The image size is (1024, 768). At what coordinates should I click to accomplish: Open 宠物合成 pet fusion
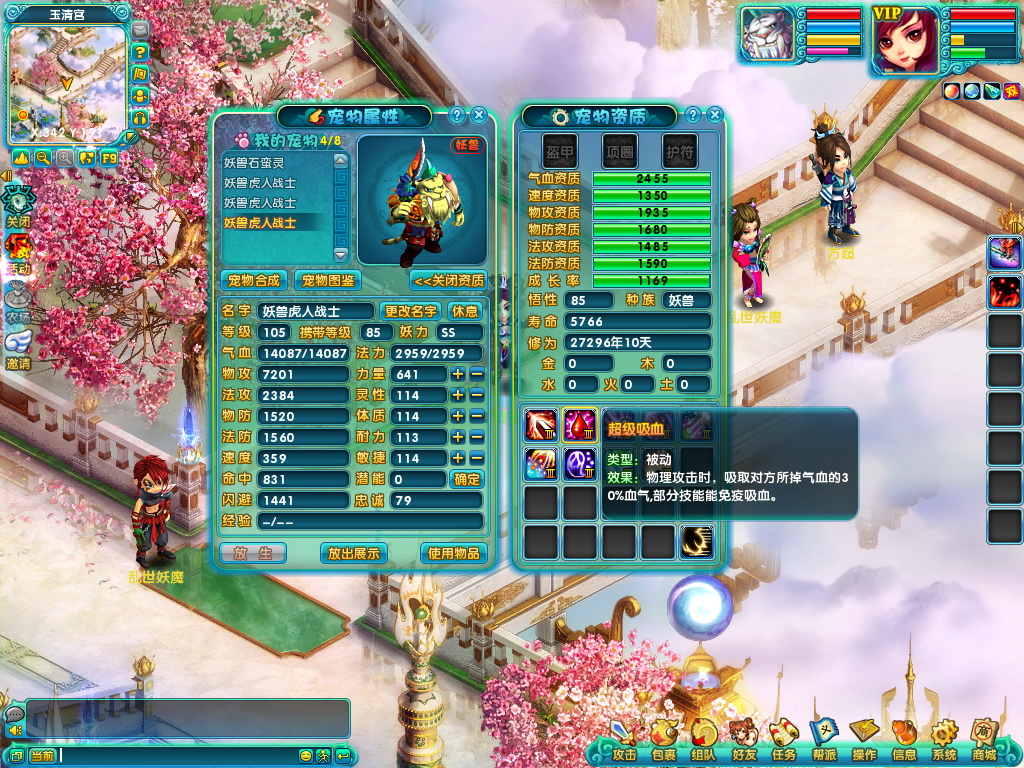coord(254,280)
